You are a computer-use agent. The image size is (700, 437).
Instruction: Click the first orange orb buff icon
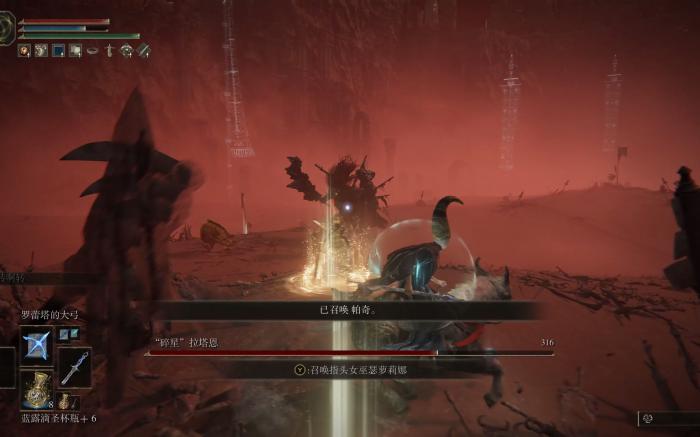[x=24, y=50]
